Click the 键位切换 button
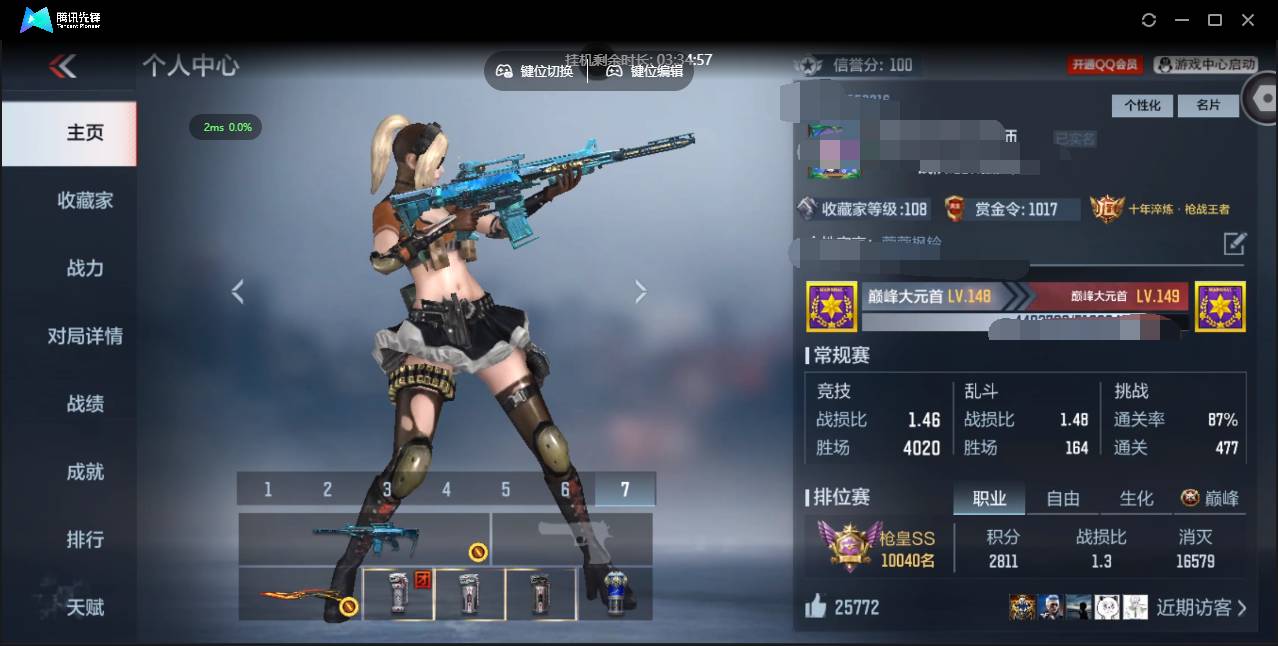1278x646 pixels. pyautogui.click(x=535, y=71)
